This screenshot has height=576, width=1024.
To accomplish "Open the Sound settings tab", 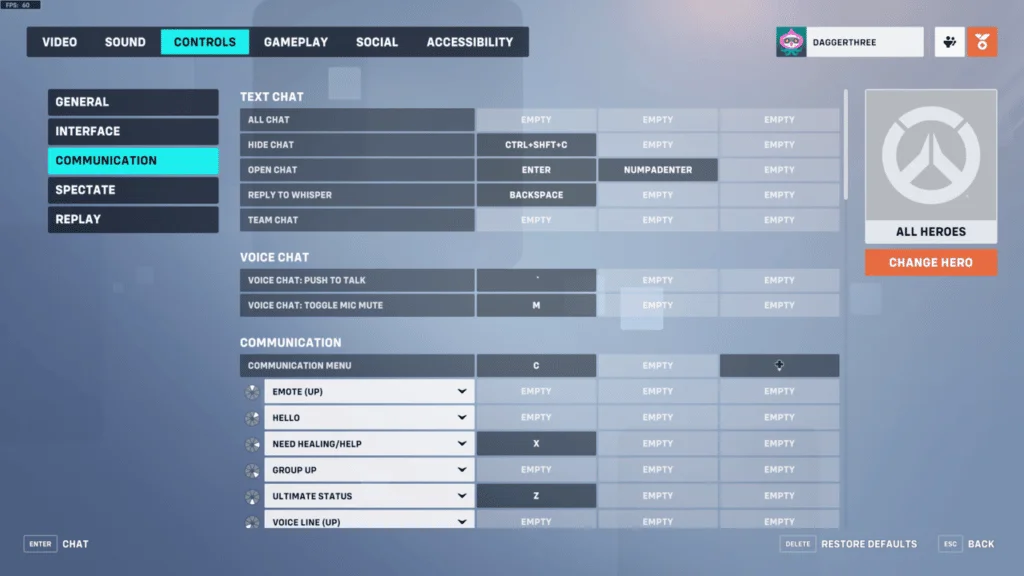I will click(x=125, y=42).
